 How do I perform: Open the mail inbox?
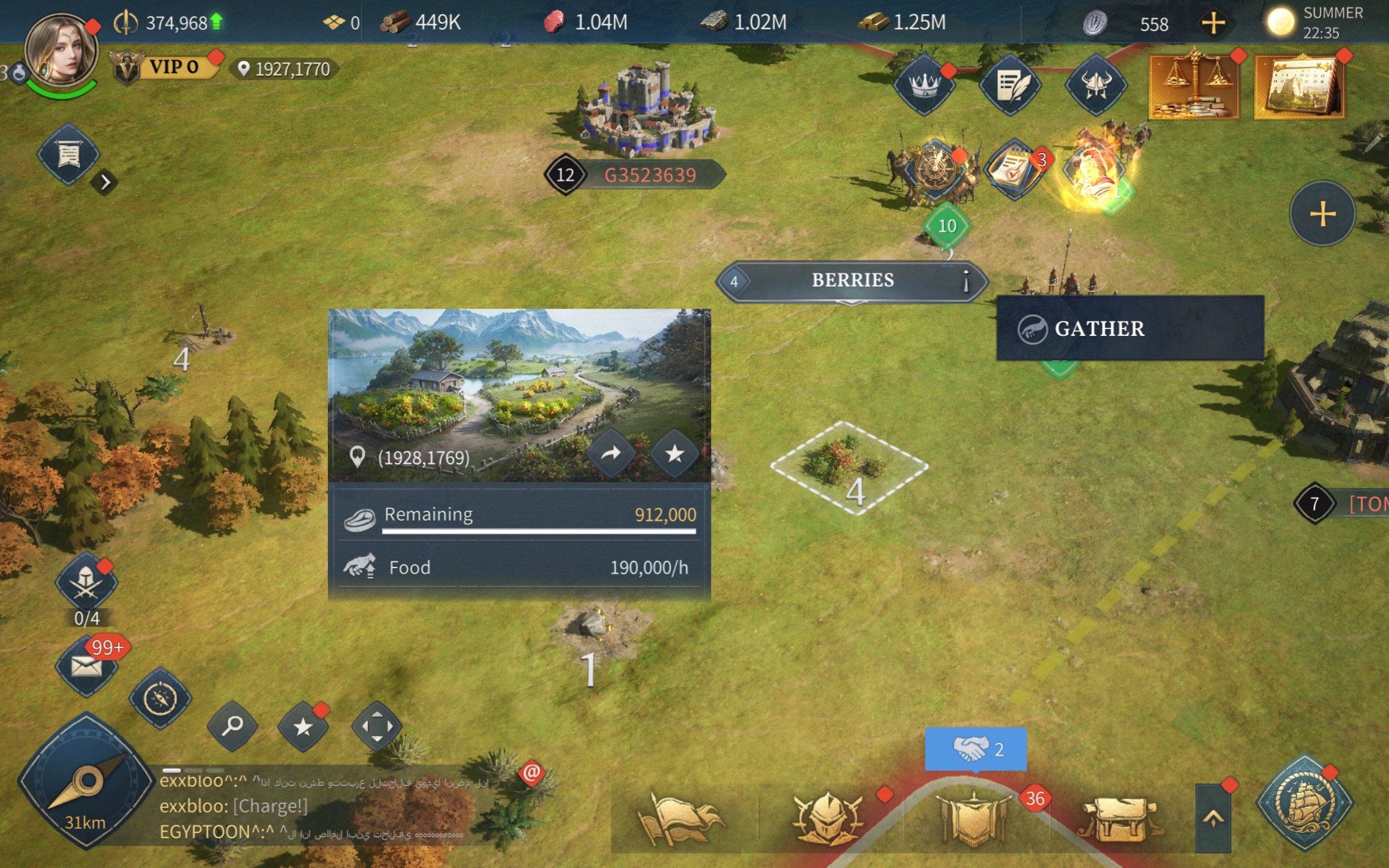click(86, 667)
